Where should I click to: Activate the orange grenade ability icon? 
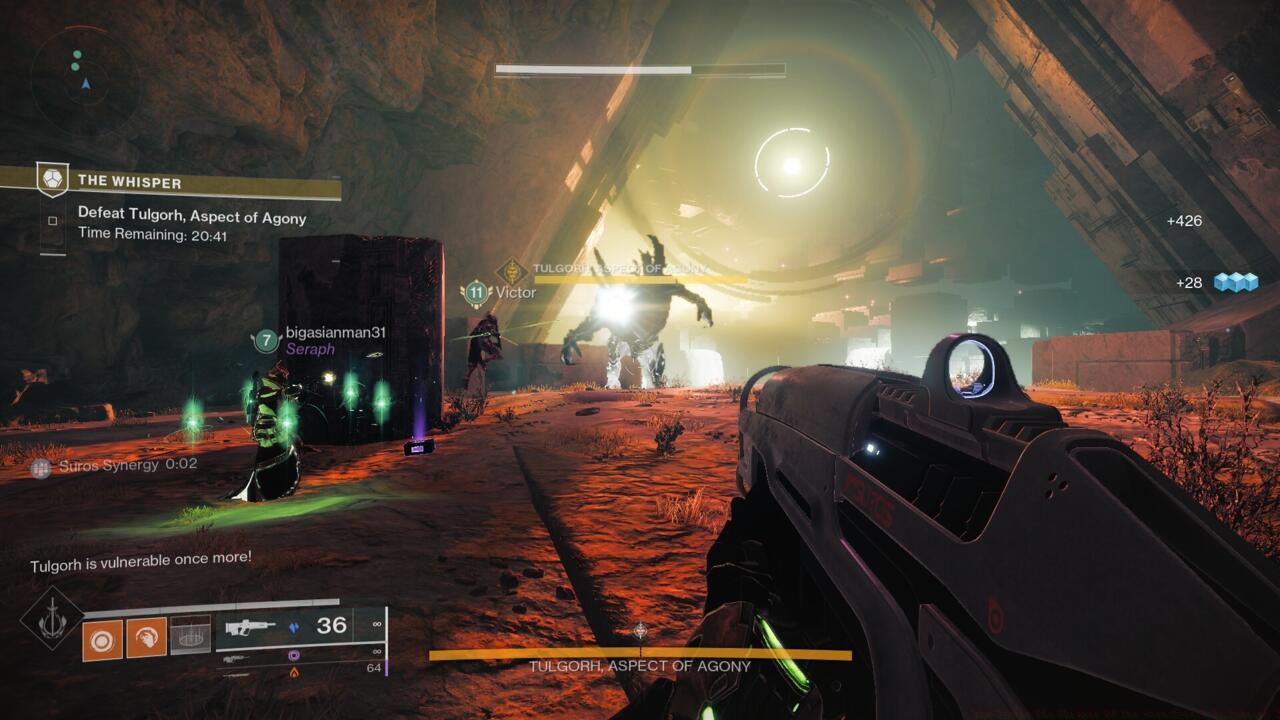102,639
